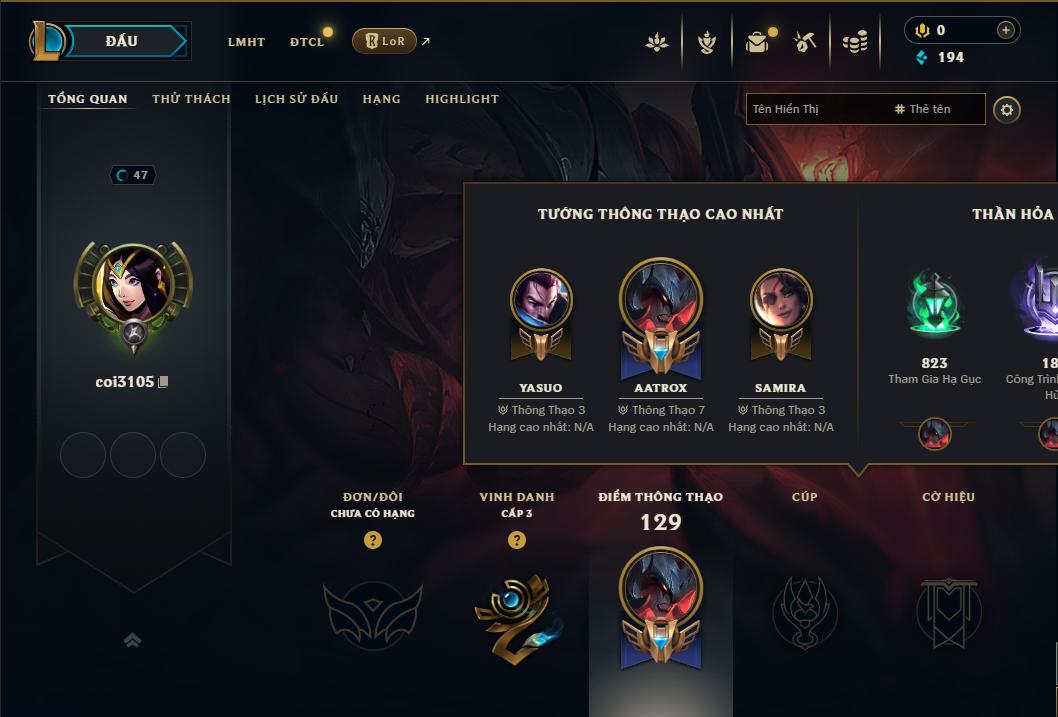Copy the coi3105 summoner name
The width and height of the screenshot is (1058, 717).
coord(164,382)
